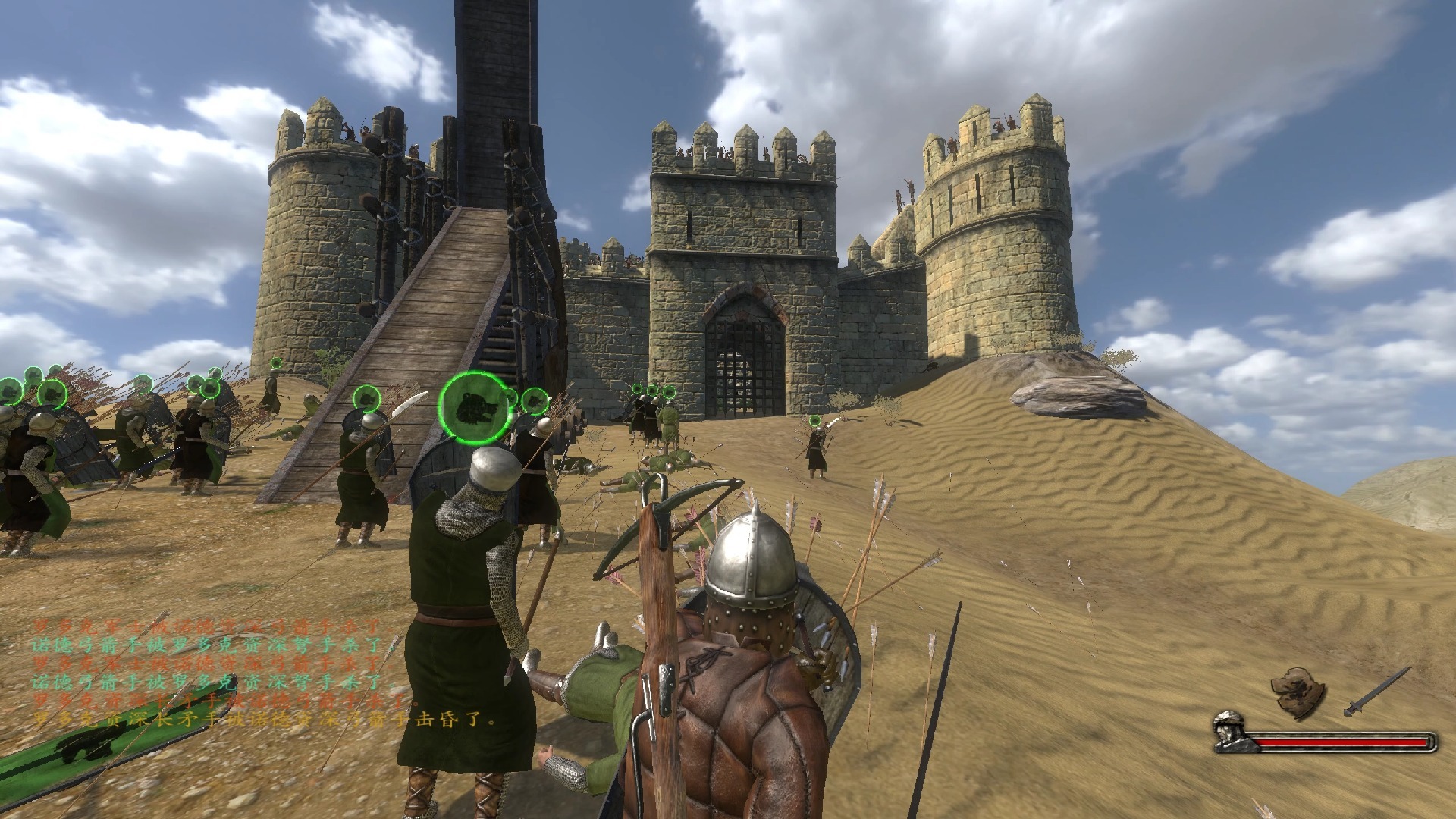Select the equipped shield icon
Viewport: 1456px width, 819px height.
point(1298,692)
